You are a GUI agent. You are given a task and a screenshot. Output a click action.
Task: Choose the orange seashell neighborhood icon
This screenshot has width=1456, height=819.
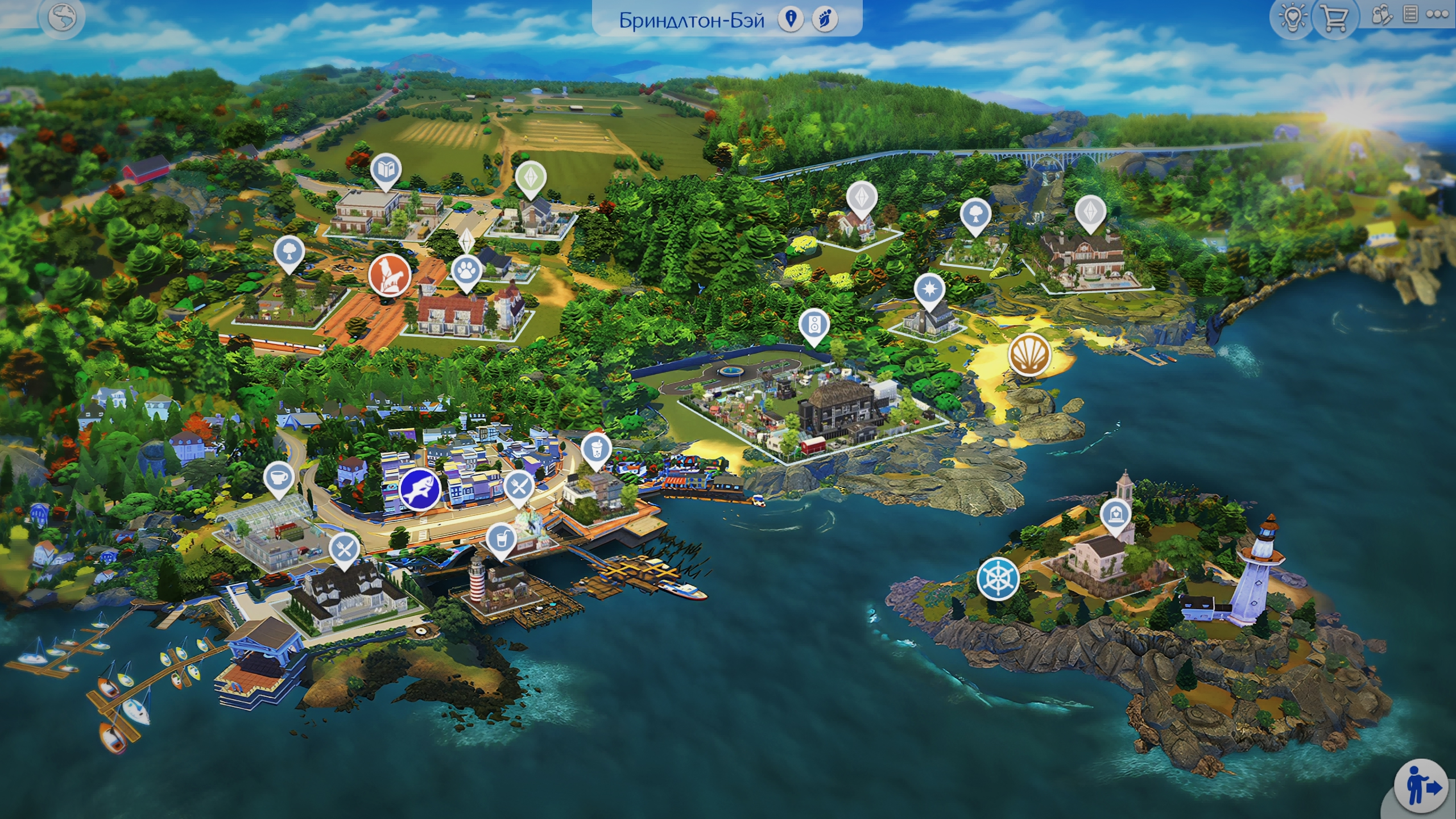pyautogui.click(x=1029, y=354)
